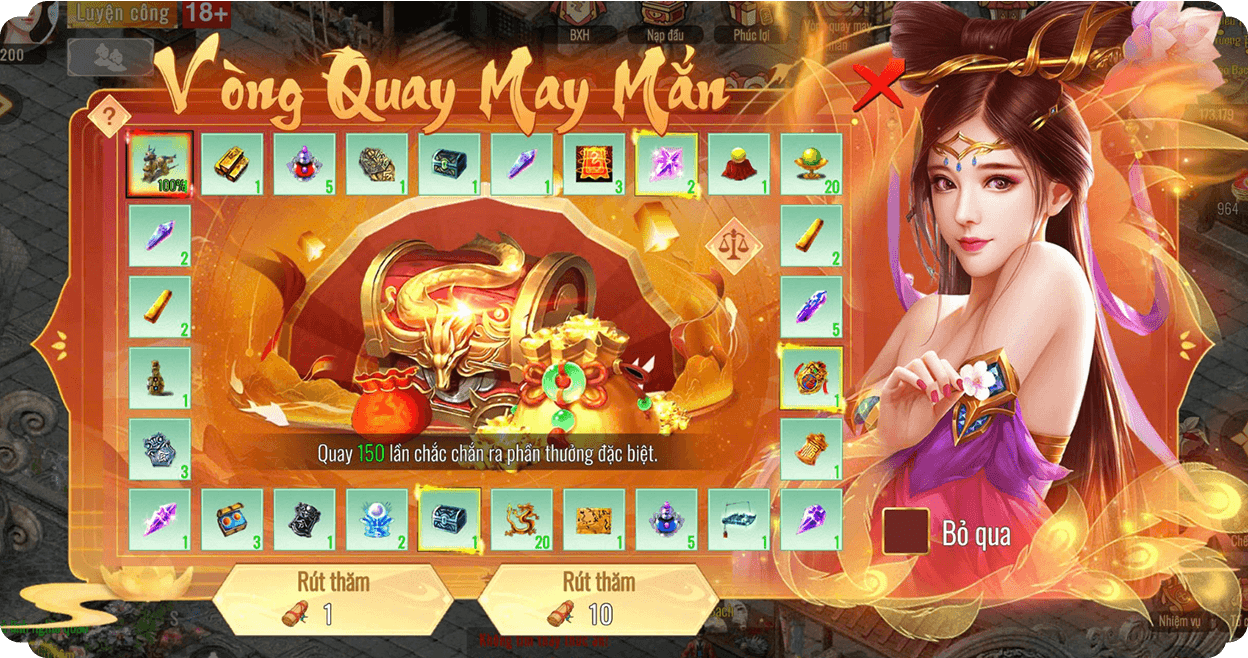Draw ten times with Rút thăm 10
The image size is (1248, 658).
point(597,598)
